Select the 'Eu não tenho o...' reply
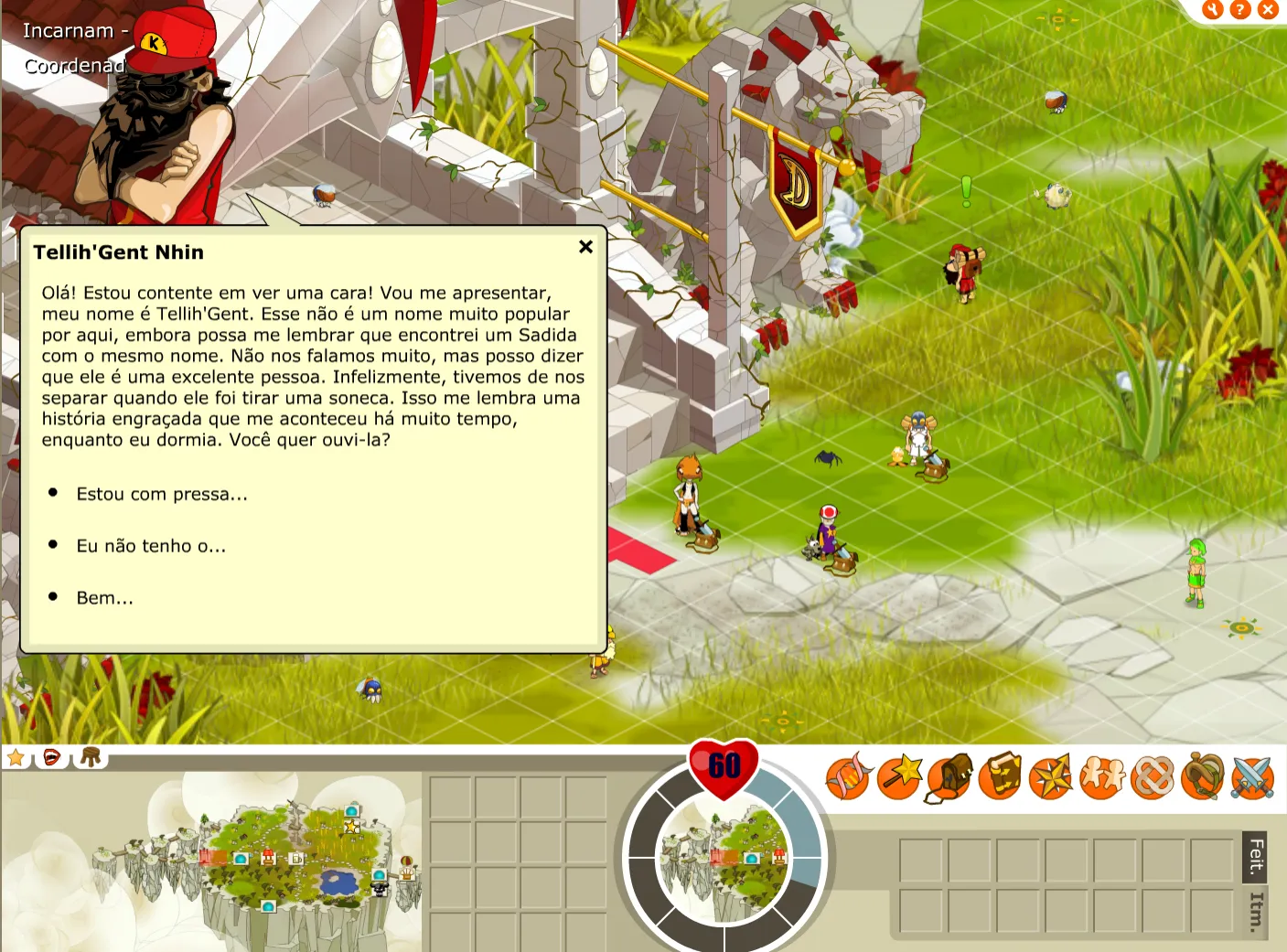This screenshot has height=952, width=1287. (151, 547)
